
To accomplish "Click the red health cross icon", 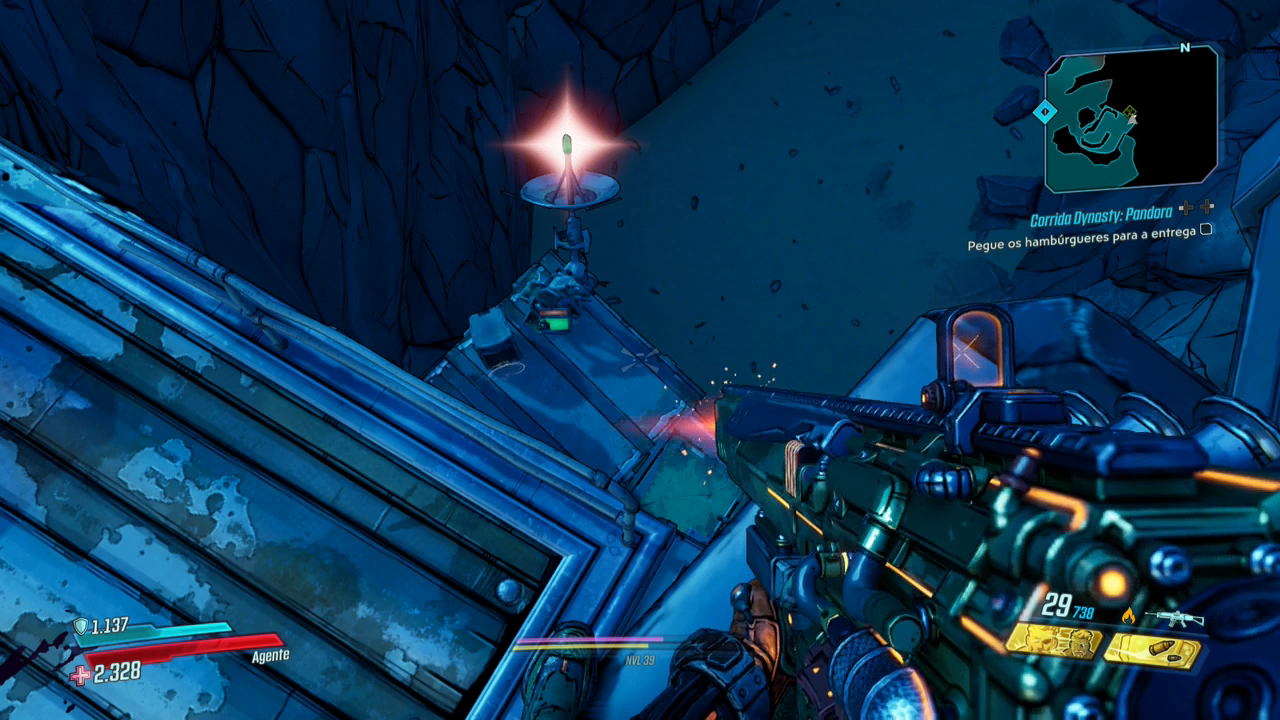I will tap(80, 675).
